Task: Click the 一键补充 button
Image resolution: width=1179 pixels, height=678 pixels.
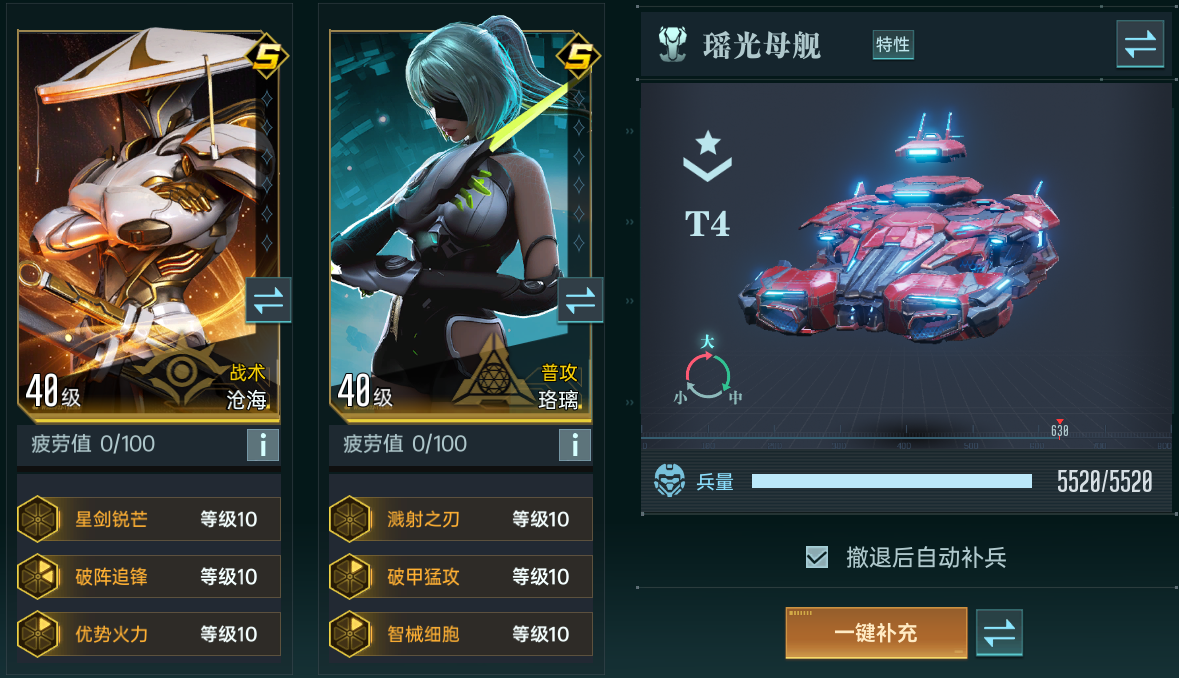Action: point(876,633)
